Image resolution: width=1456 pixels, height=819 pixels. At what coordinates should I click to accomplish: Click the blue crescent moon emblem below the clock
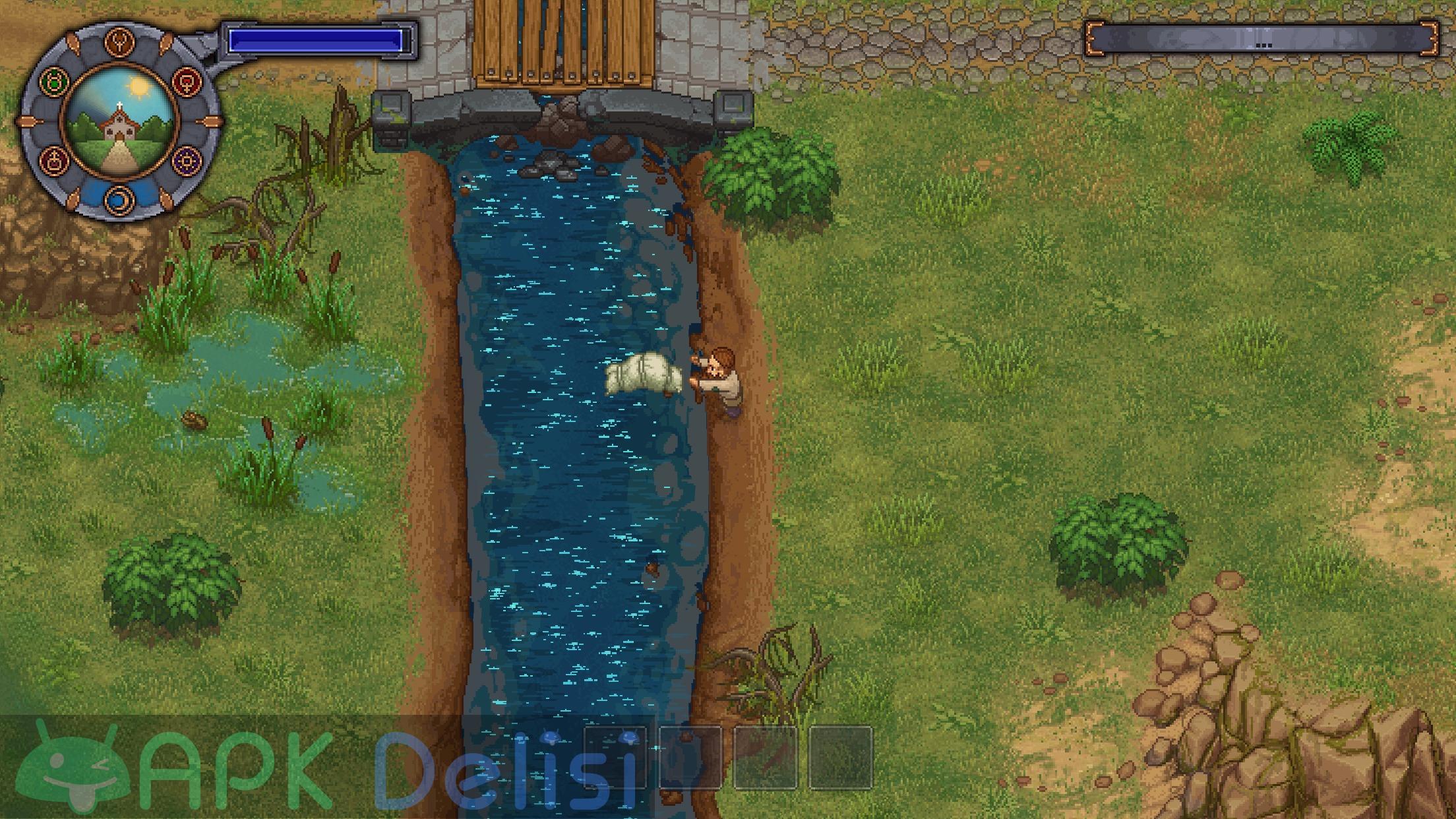tap(118, 198)
